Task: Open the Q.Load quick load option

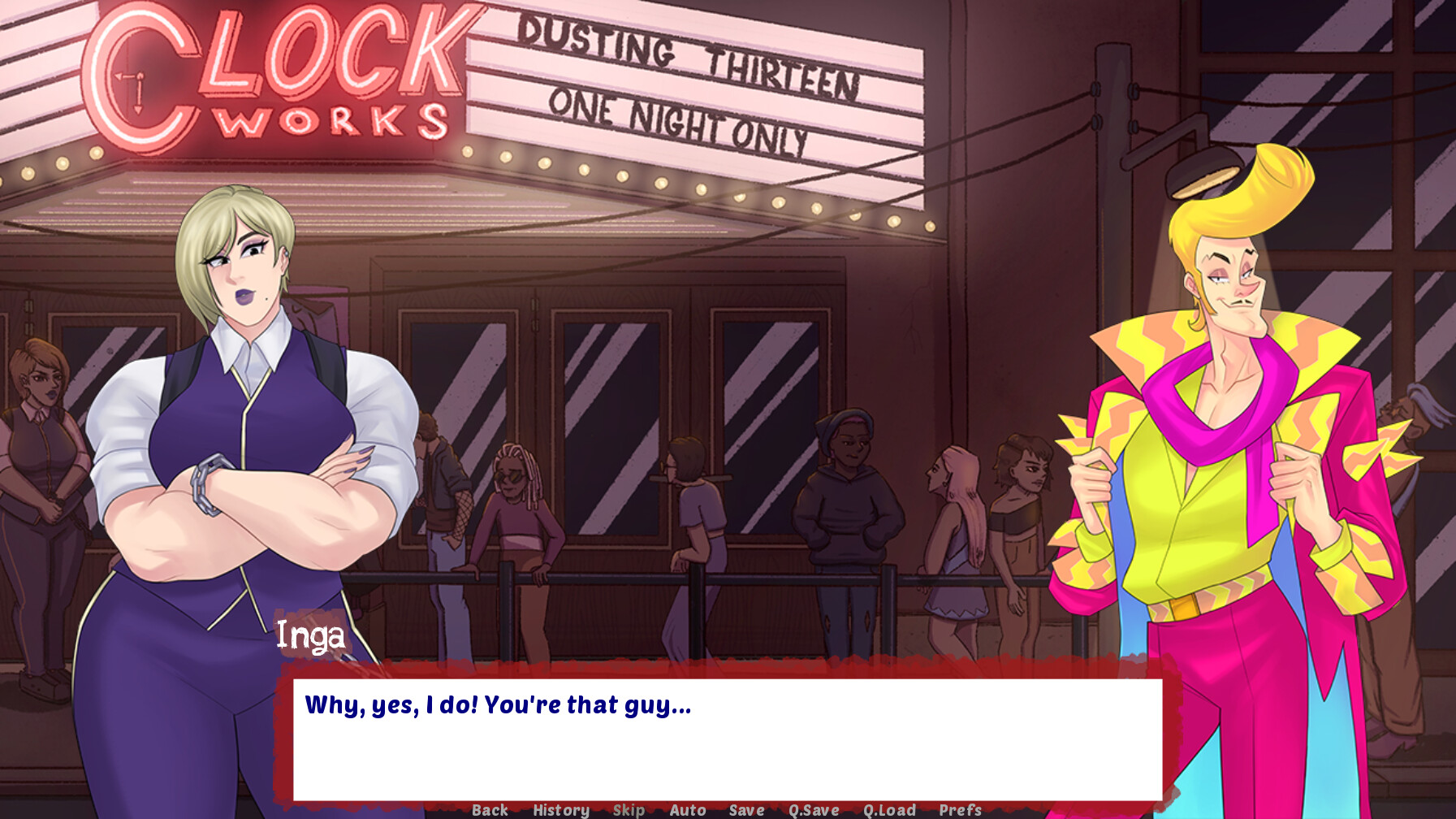Action: click(890, 809)
